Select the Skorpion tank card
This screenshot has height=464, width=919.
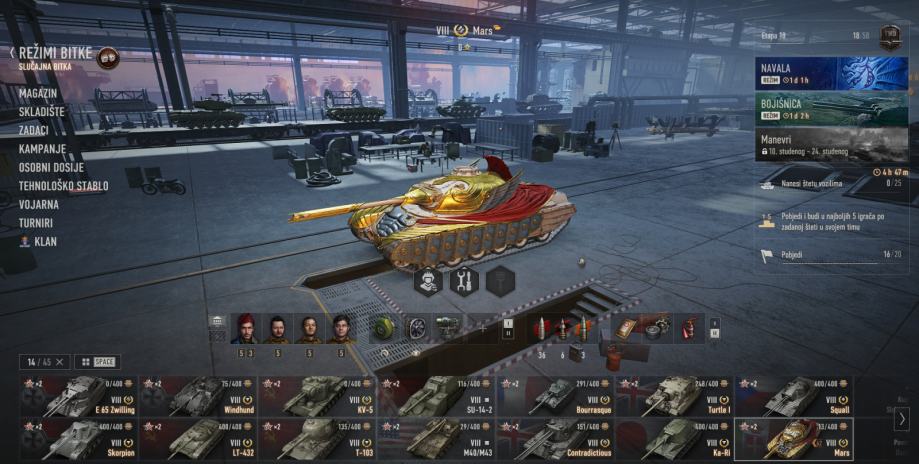(77, 438)
